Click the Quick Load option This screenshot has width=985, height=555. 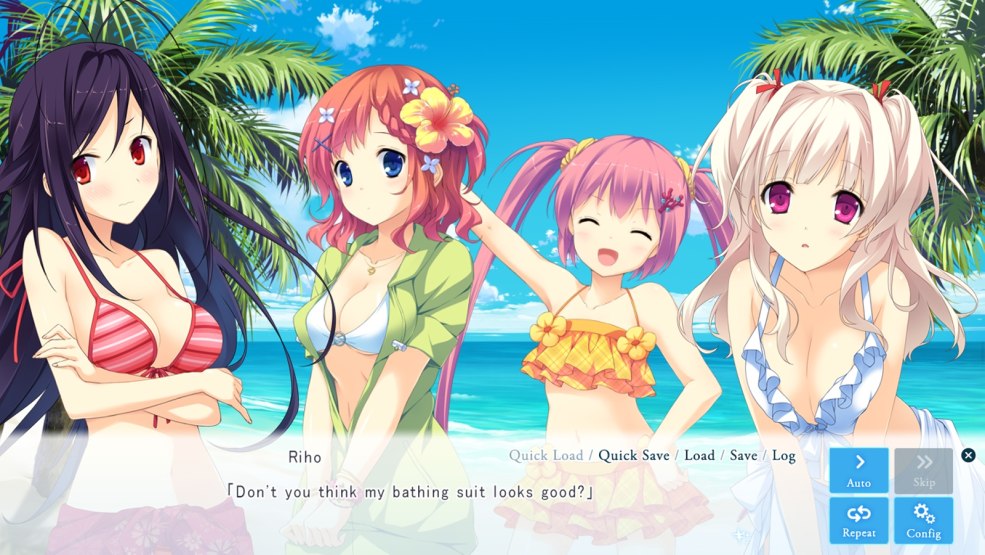pyautogui.click(x=546, y=455)
